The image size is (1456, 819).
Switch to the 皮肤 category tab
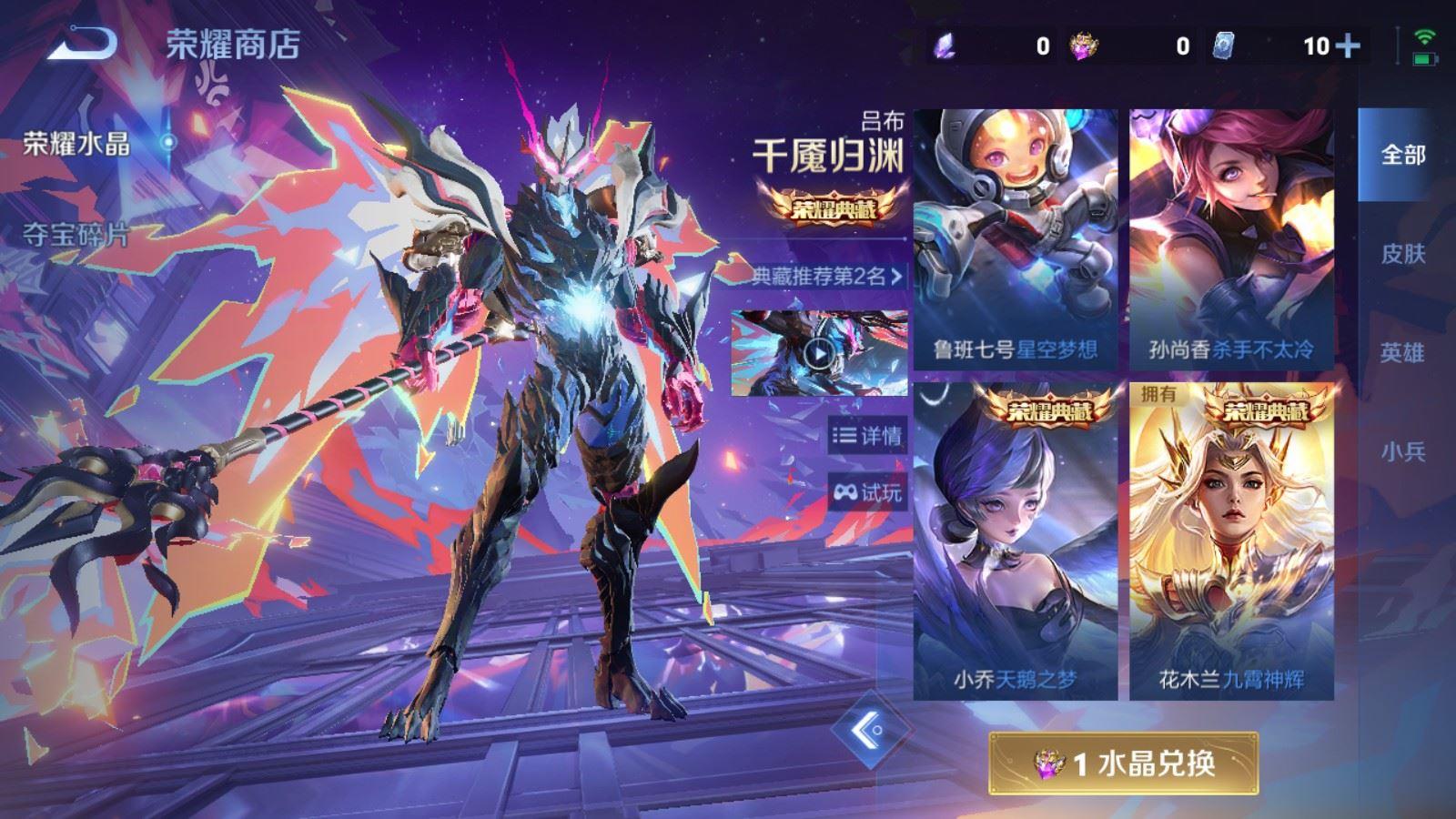point(1402,254)
